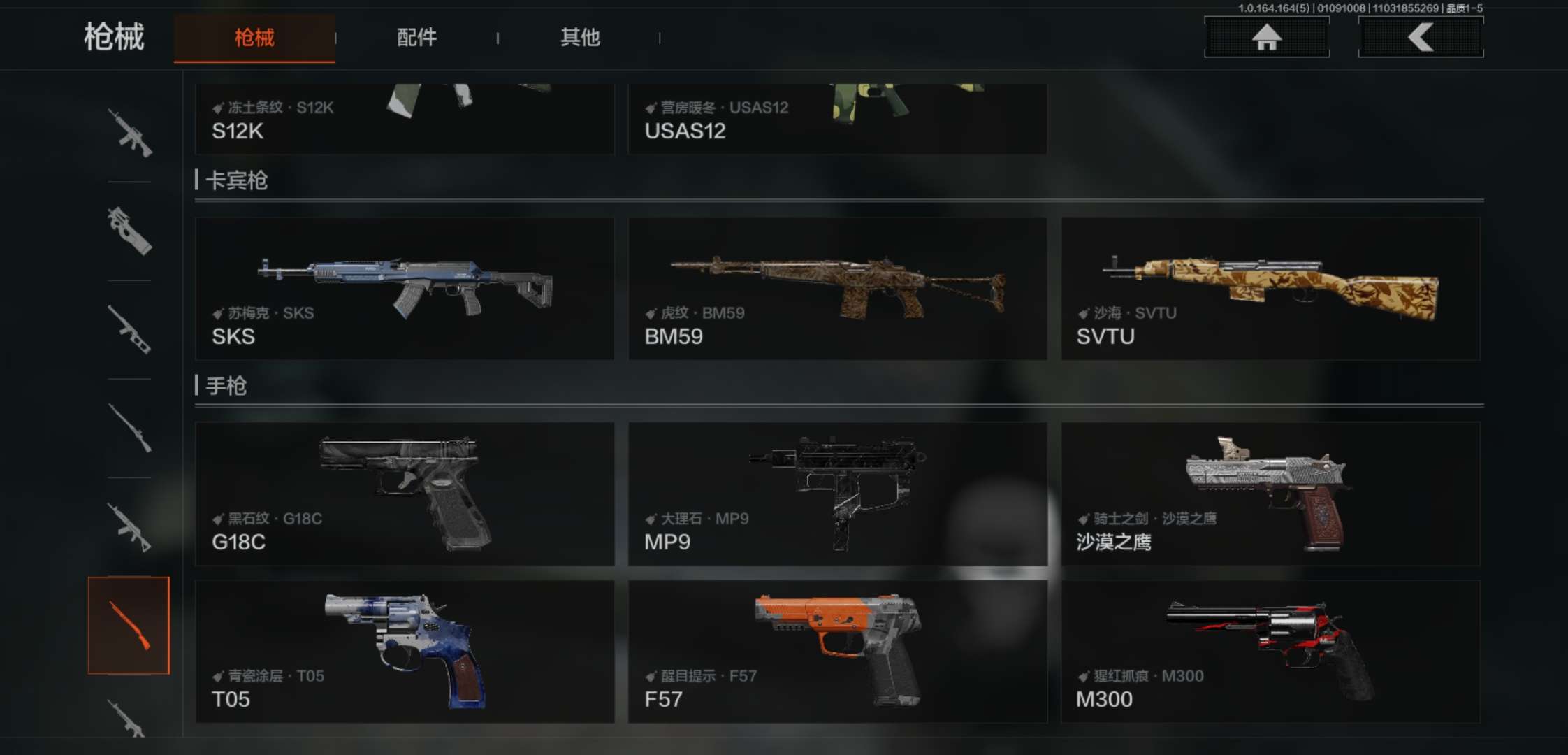This screenshot has width=1568, height=755.
Task: Go to the home screen
Action: (x=1266, y=37)
